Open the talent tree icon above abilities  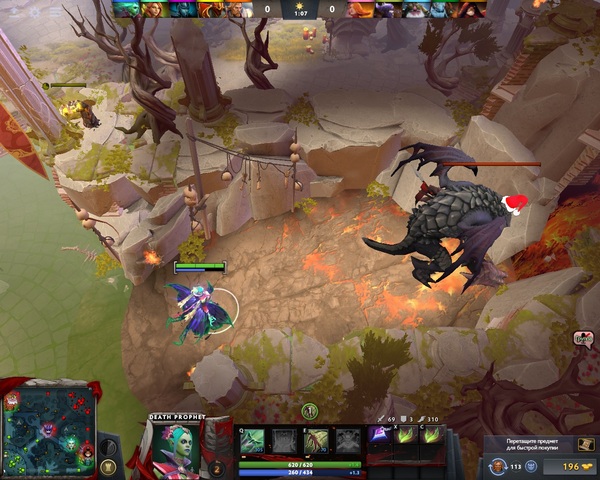tap(310, 411)
